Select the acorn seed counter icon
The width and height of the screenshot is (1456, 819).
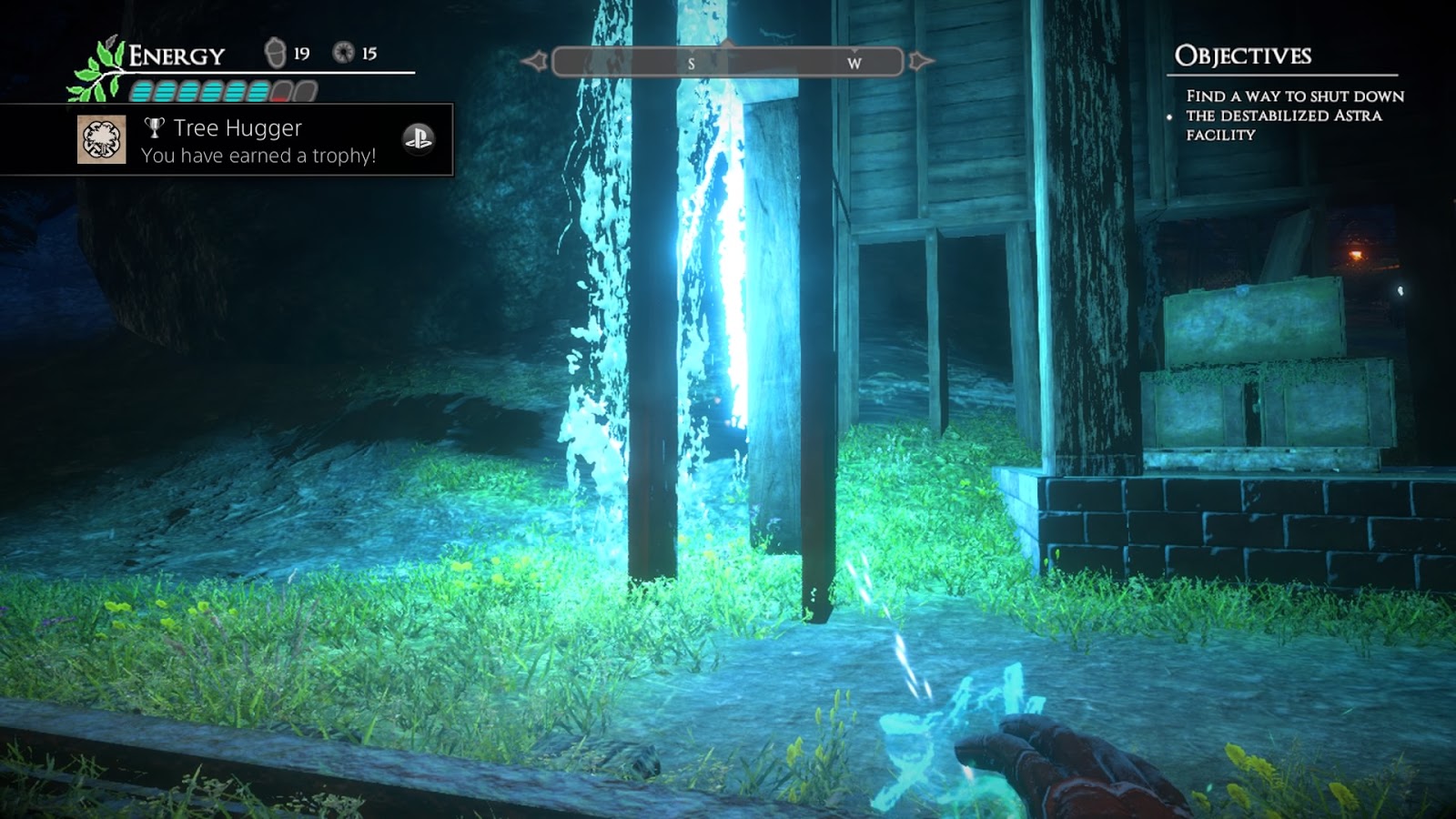click(275, 53)
